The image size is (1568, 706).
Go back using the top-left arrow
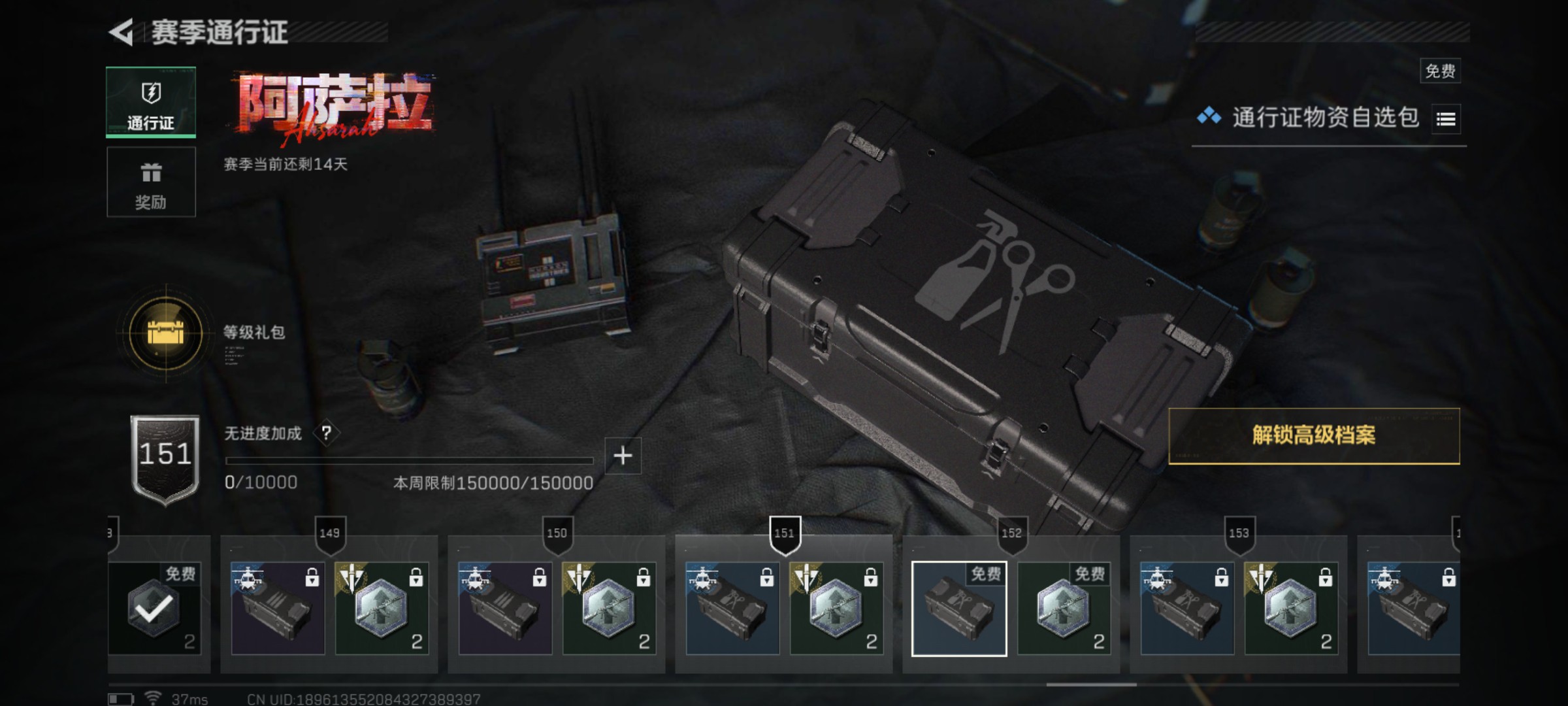click(122, 32)
